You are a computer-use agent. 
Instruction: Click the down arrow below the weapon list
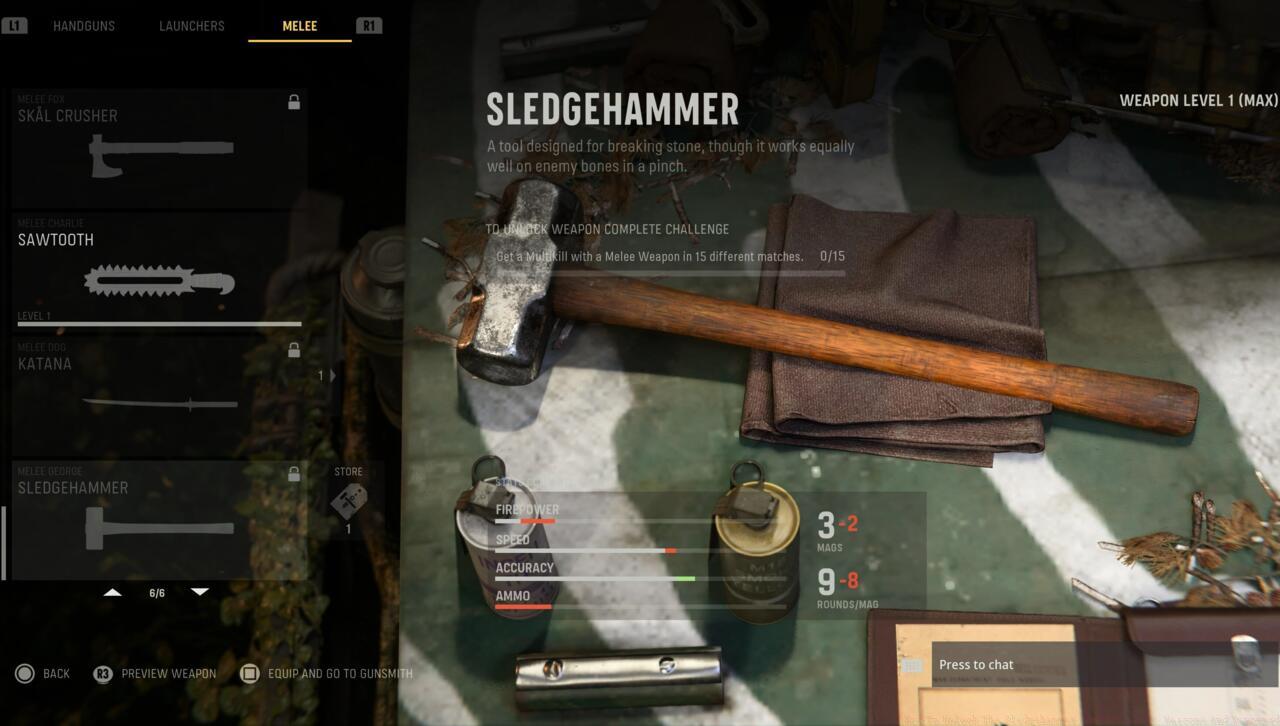point(200,591)
